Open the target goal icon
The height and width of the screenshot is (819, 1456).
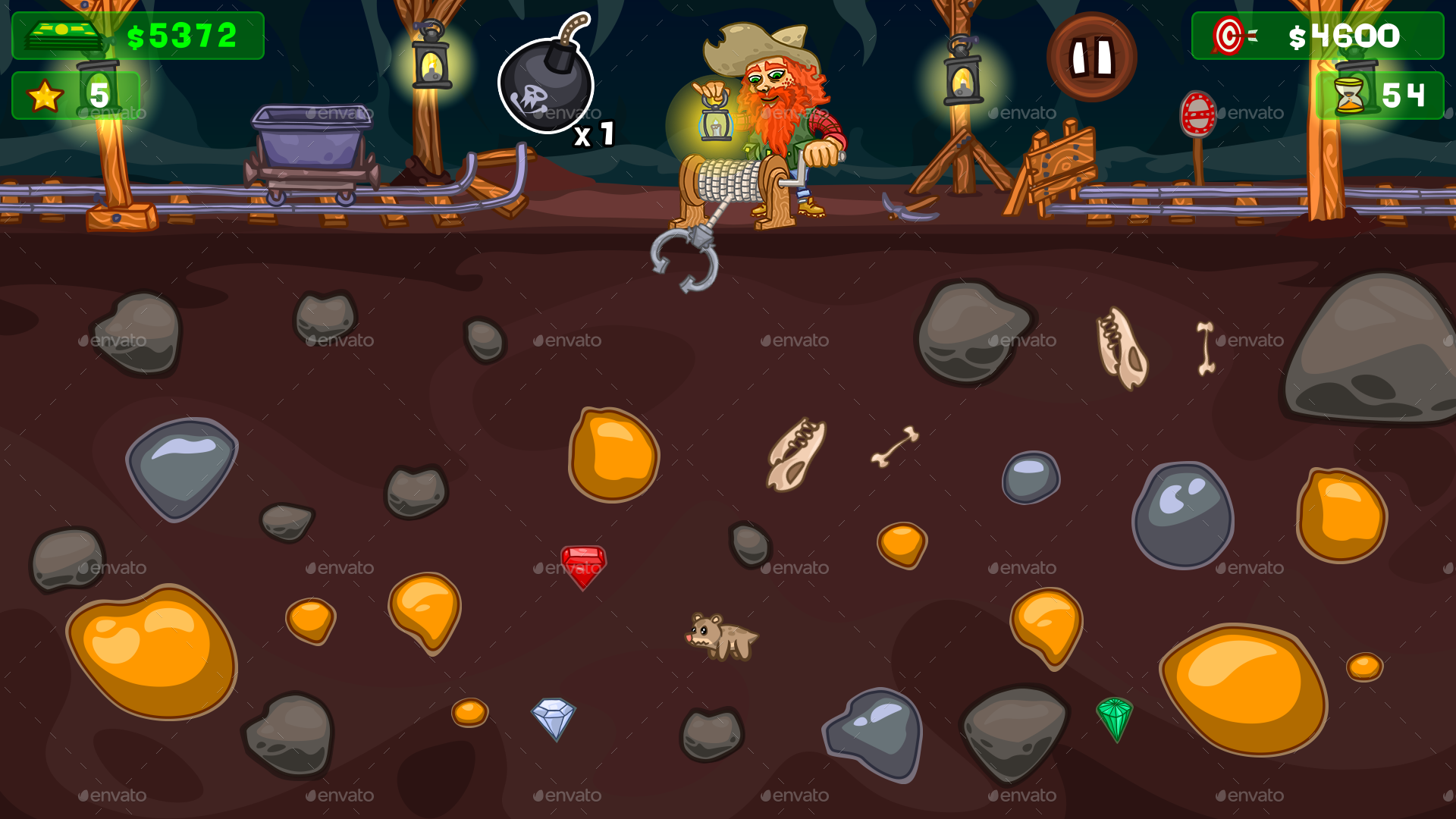(1228, 34)
